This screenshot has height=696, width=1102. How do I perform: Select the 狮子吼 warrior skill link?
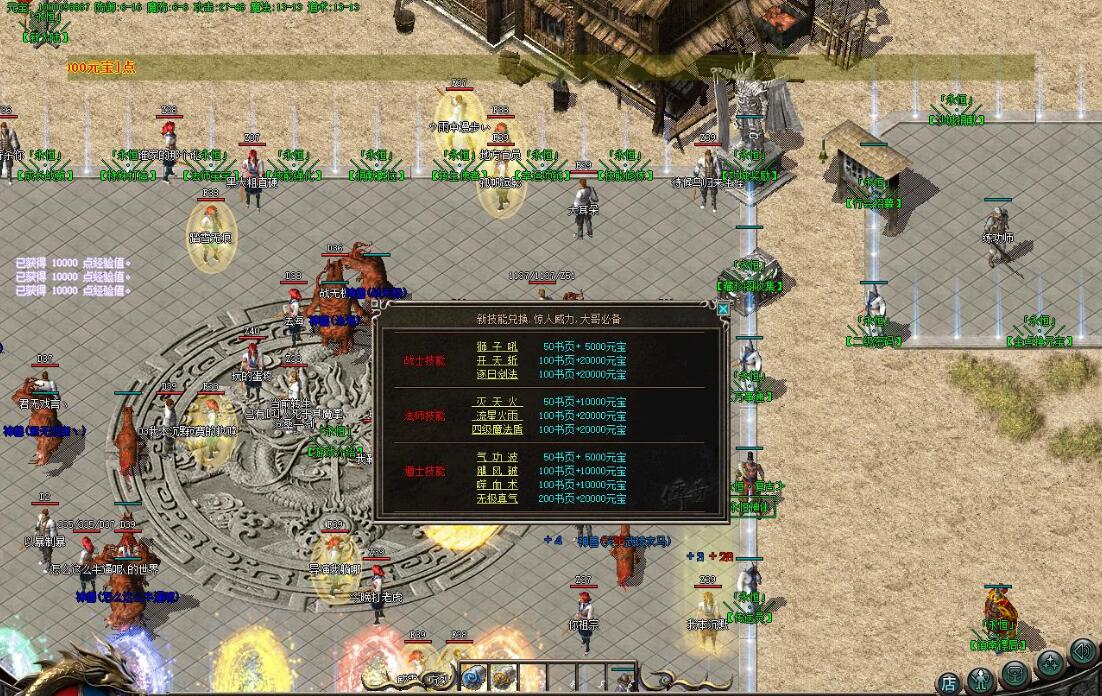coord(496,347)
